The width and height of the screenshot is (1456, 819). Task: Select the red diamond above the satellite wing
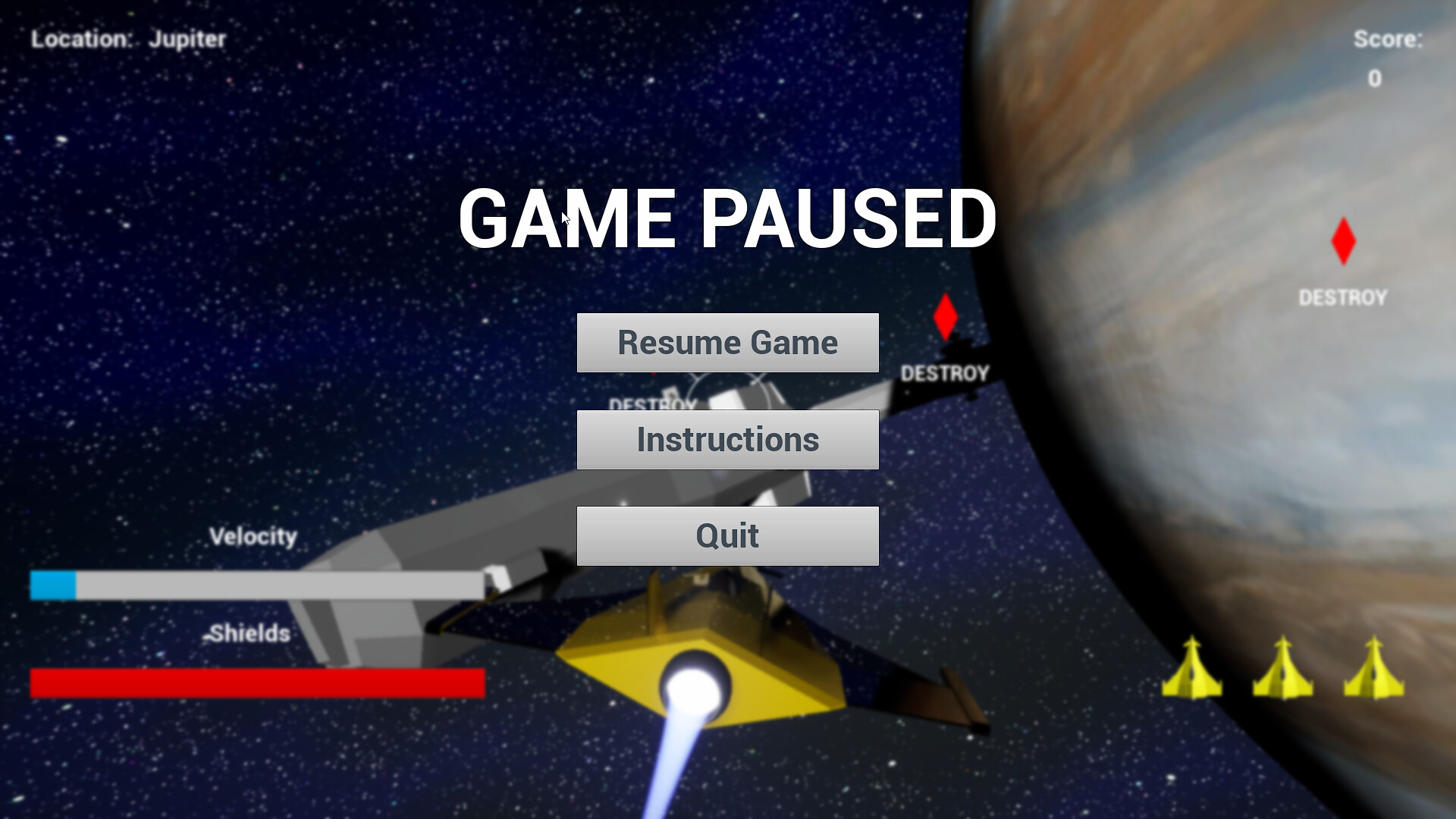coord(945,315)
